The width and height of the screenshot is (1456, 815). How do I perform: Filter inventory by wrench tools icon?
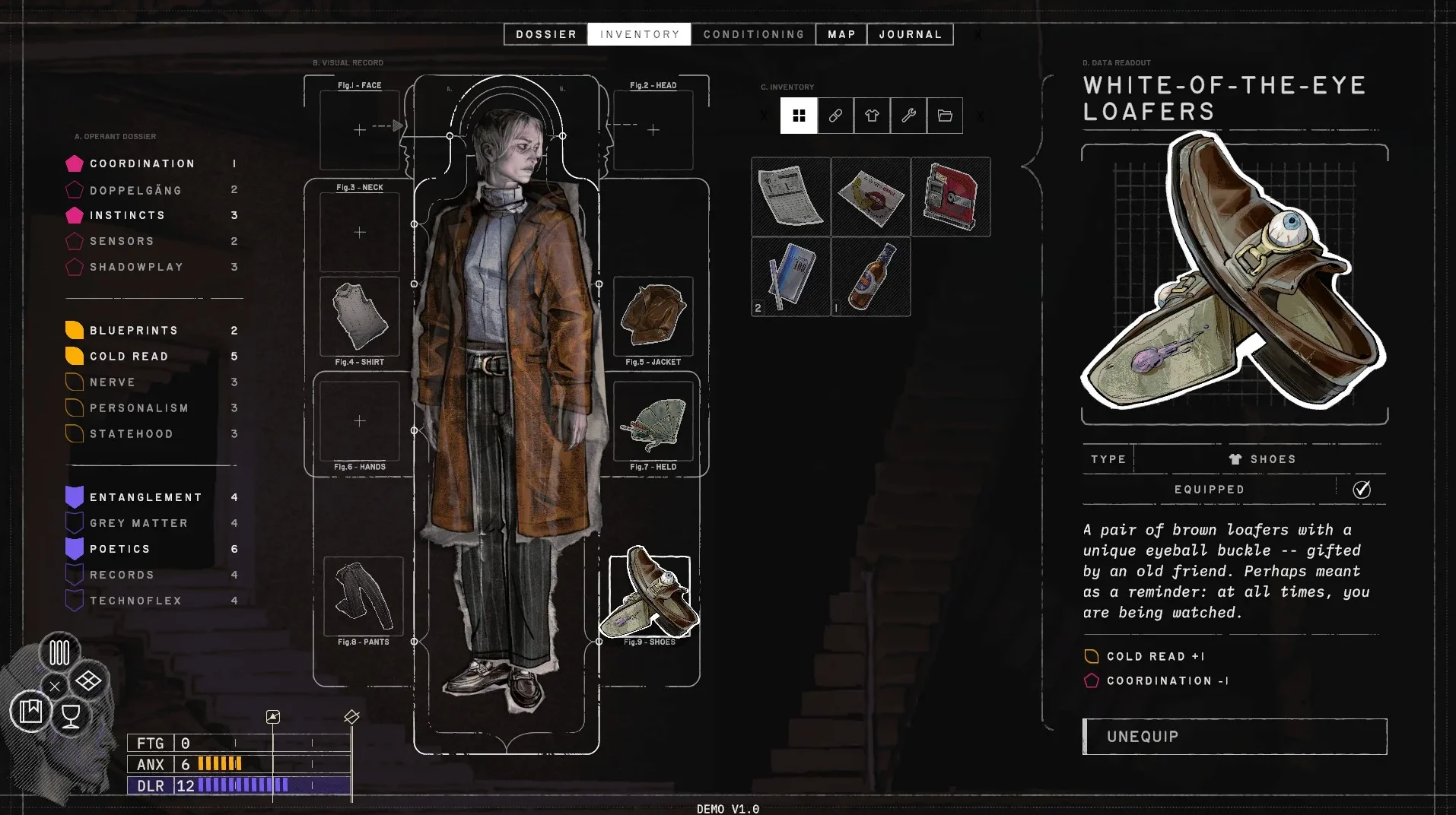pos(908,116)
